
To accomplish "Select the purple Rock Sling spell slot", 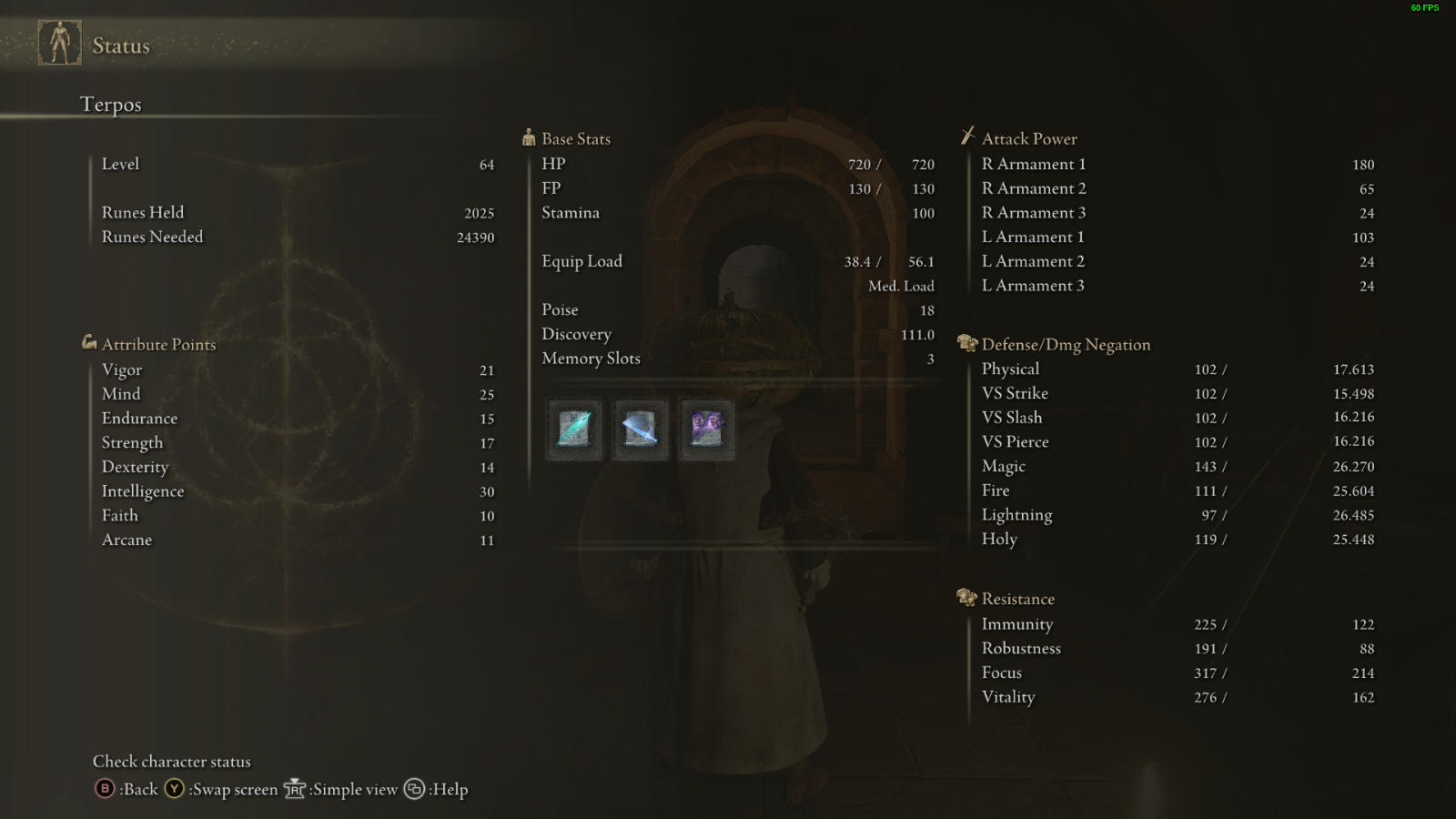I will [x=706, y=429].
